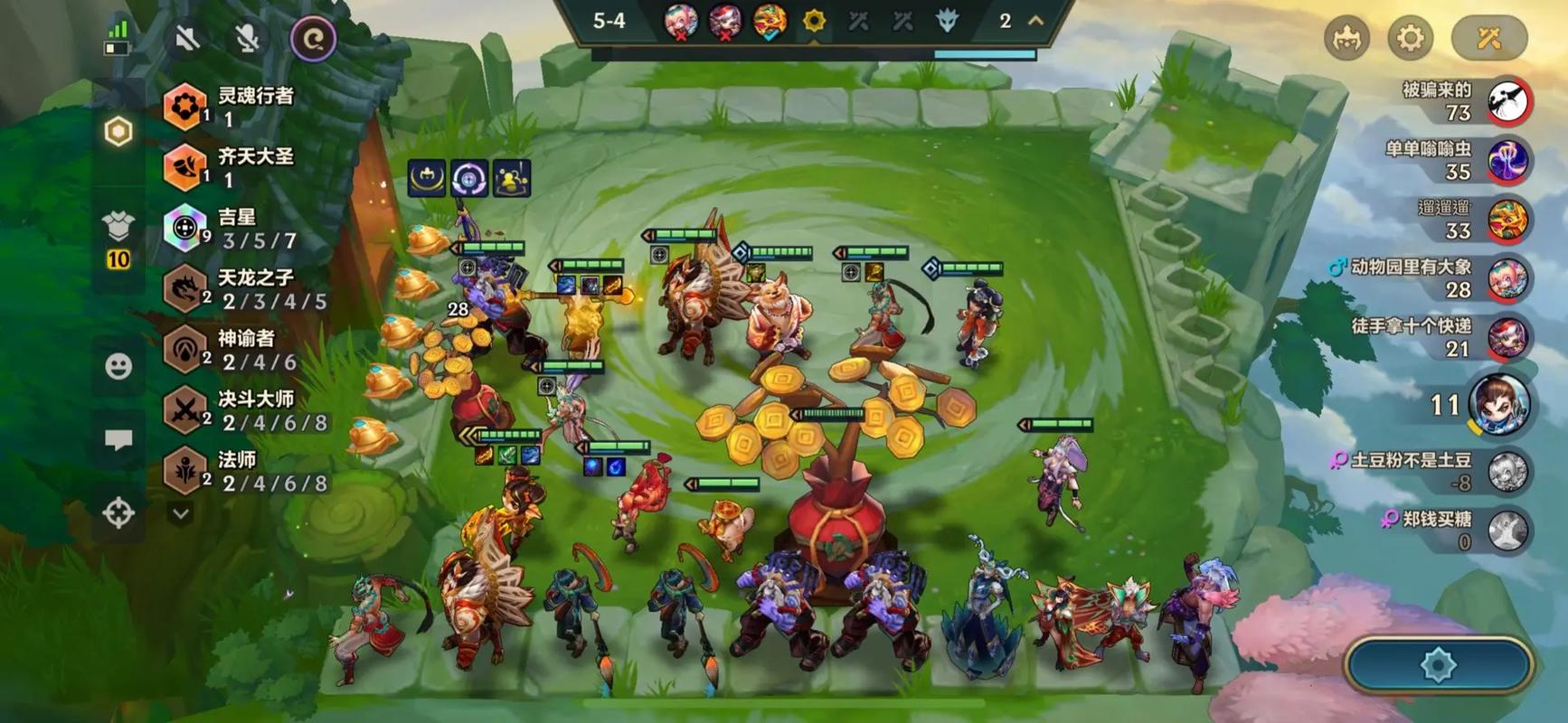Open the settings gear menu

tap(1410, 38)
